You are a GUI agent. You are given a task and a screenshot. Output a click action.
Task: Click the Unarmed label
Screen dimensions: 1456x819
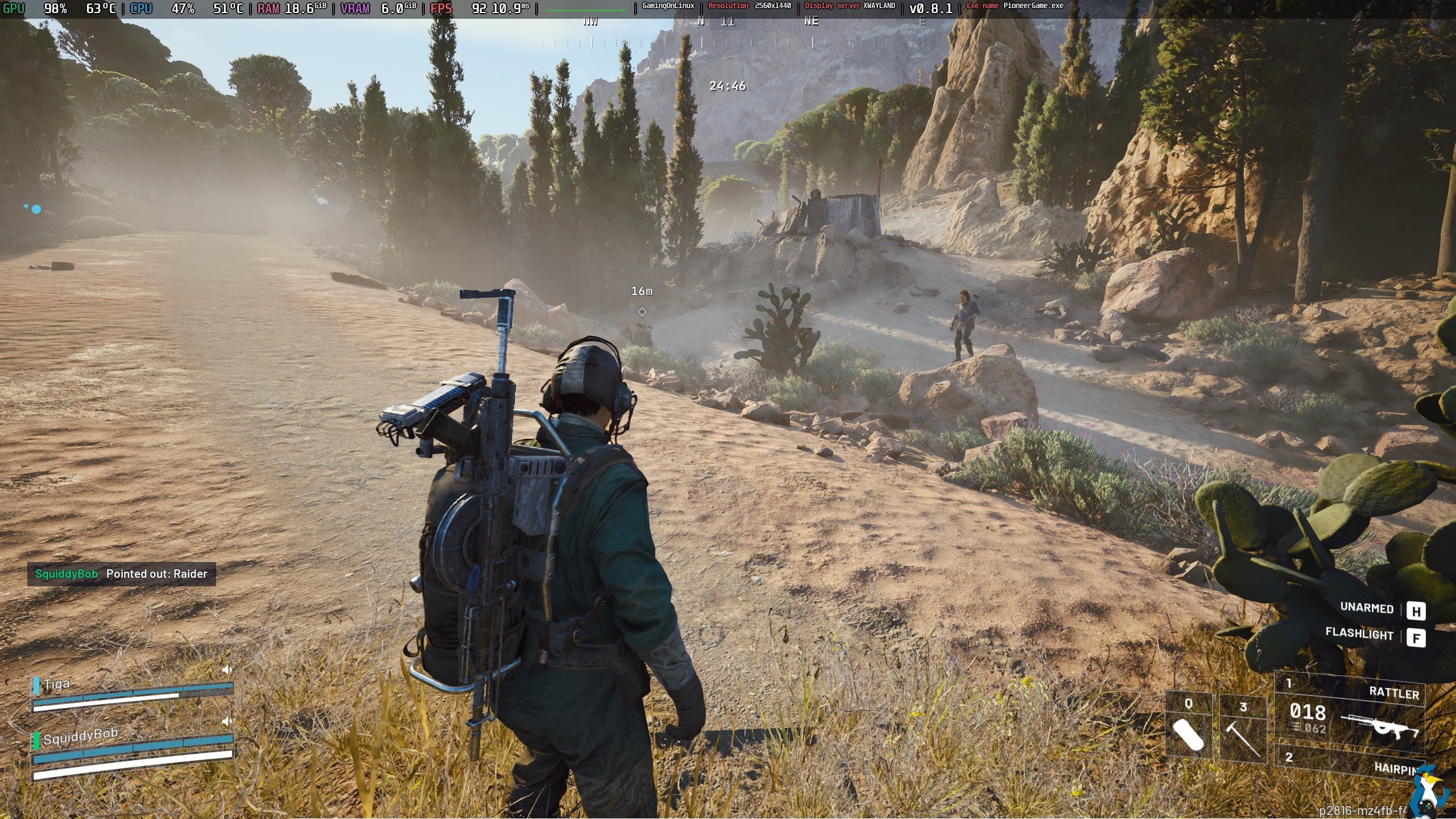(x=1366, y=608)
